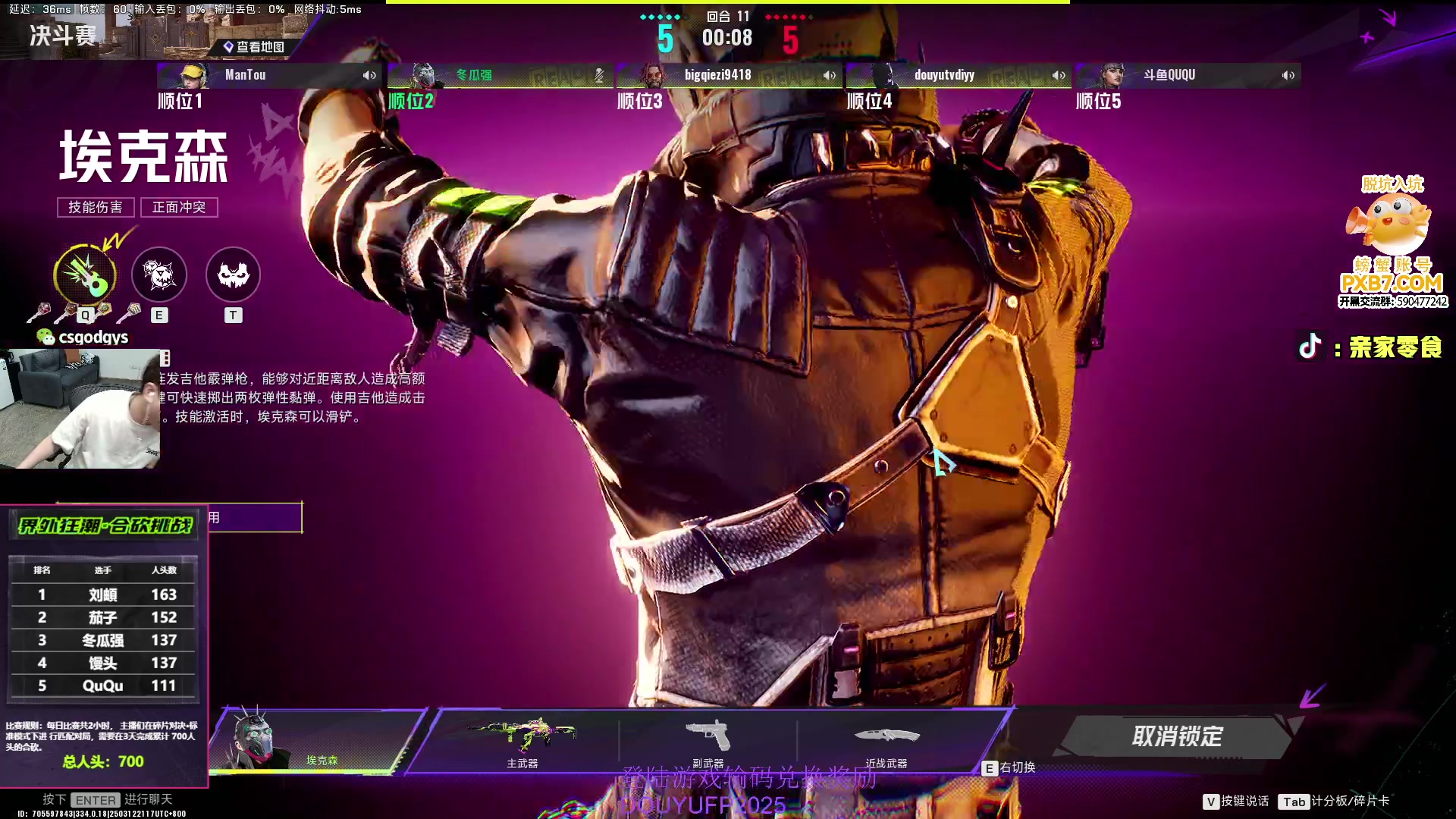Screen dimensions: 1456x819
Task: Choose the 近战武器 melee knife slot
Action: (x=886, y=739)
